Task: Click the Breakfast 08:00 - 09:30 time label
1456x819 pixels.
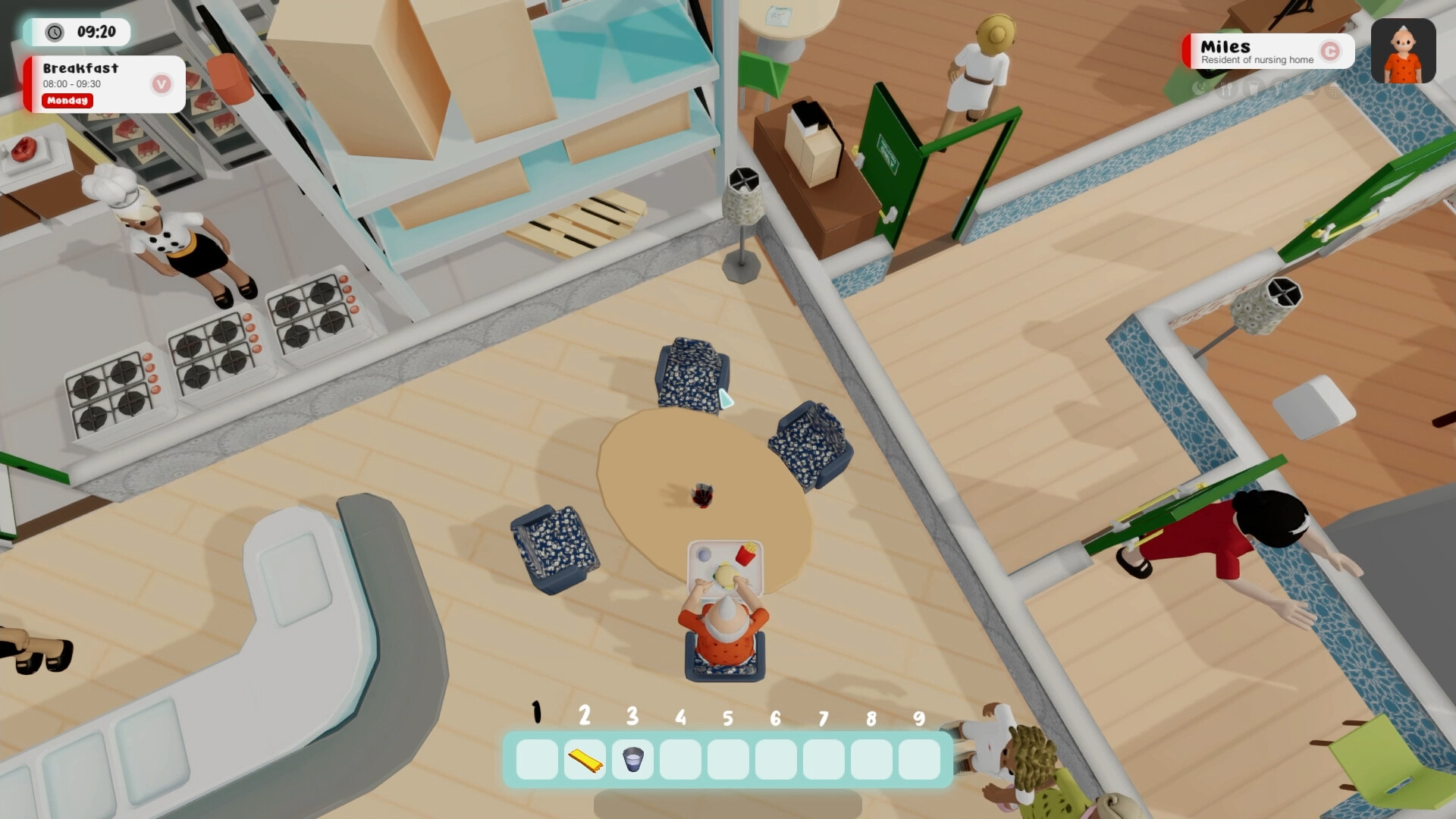Action: coord(73,85)
